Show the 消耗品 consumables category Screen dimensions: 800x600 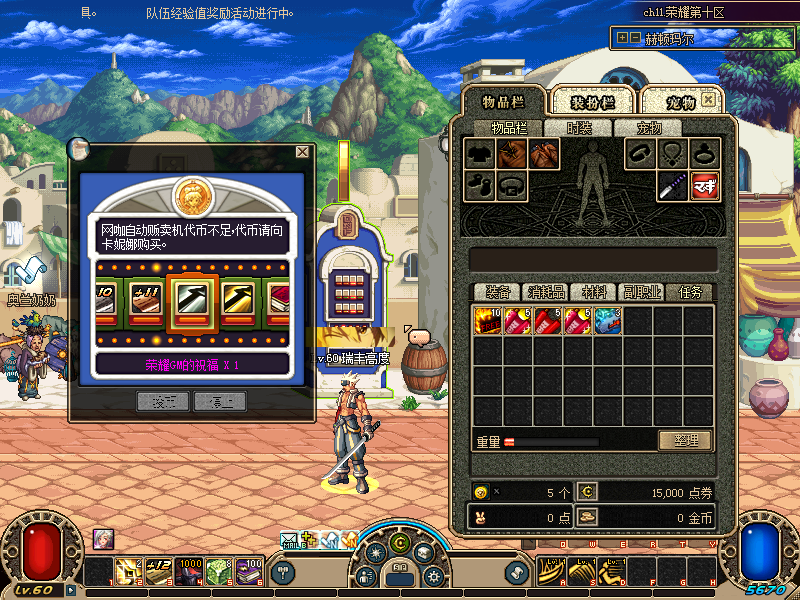[x=546, y=292]
